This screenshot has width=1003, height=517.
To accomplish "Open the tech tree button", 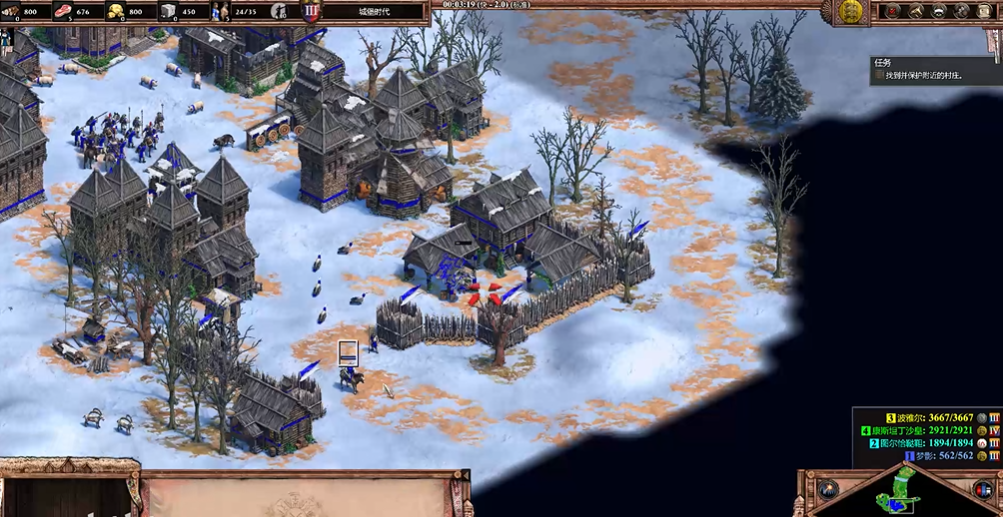I will 963,11.
